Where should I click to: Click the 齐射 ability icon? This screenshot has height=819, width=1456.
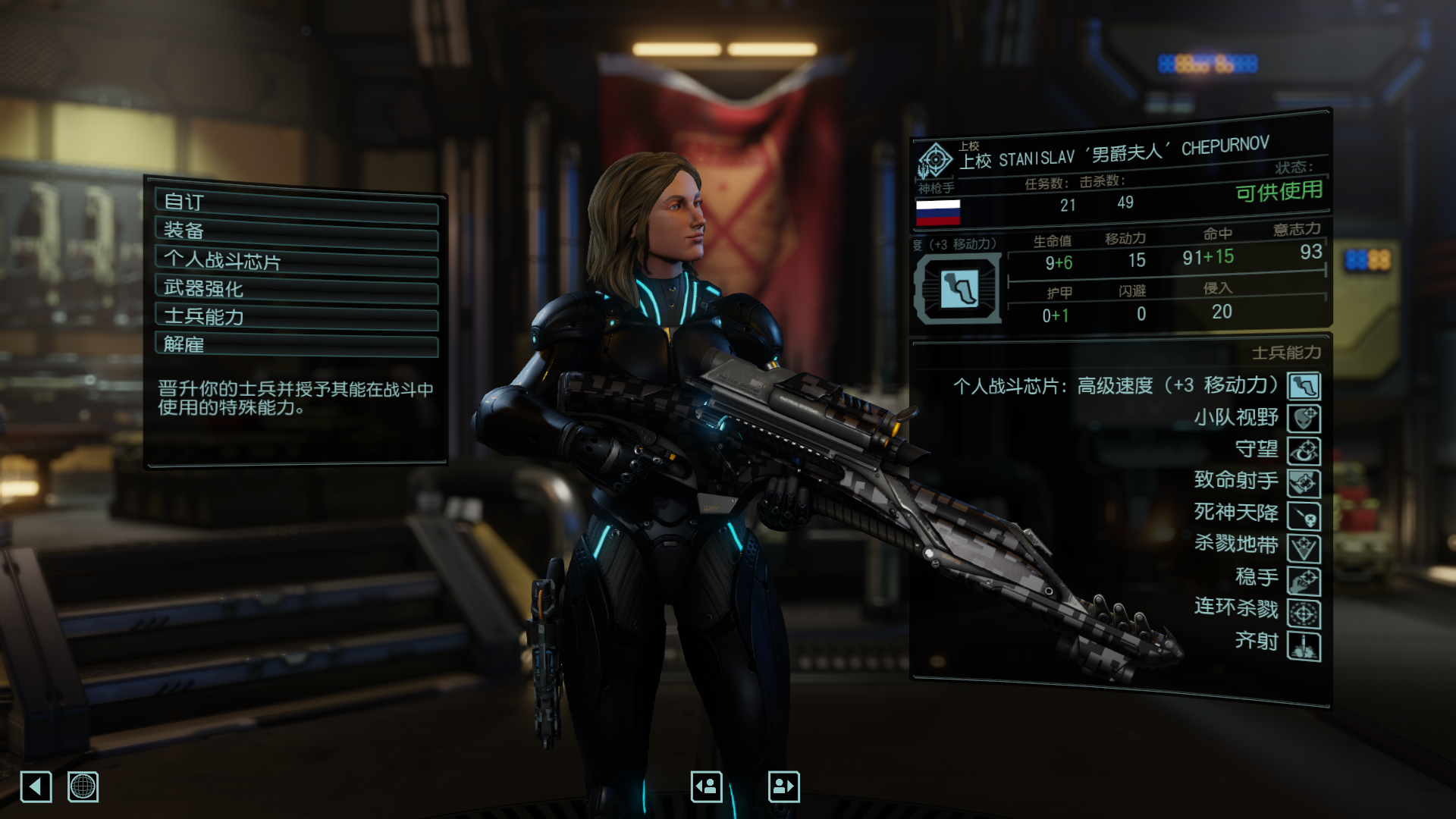click(1303, 642)
